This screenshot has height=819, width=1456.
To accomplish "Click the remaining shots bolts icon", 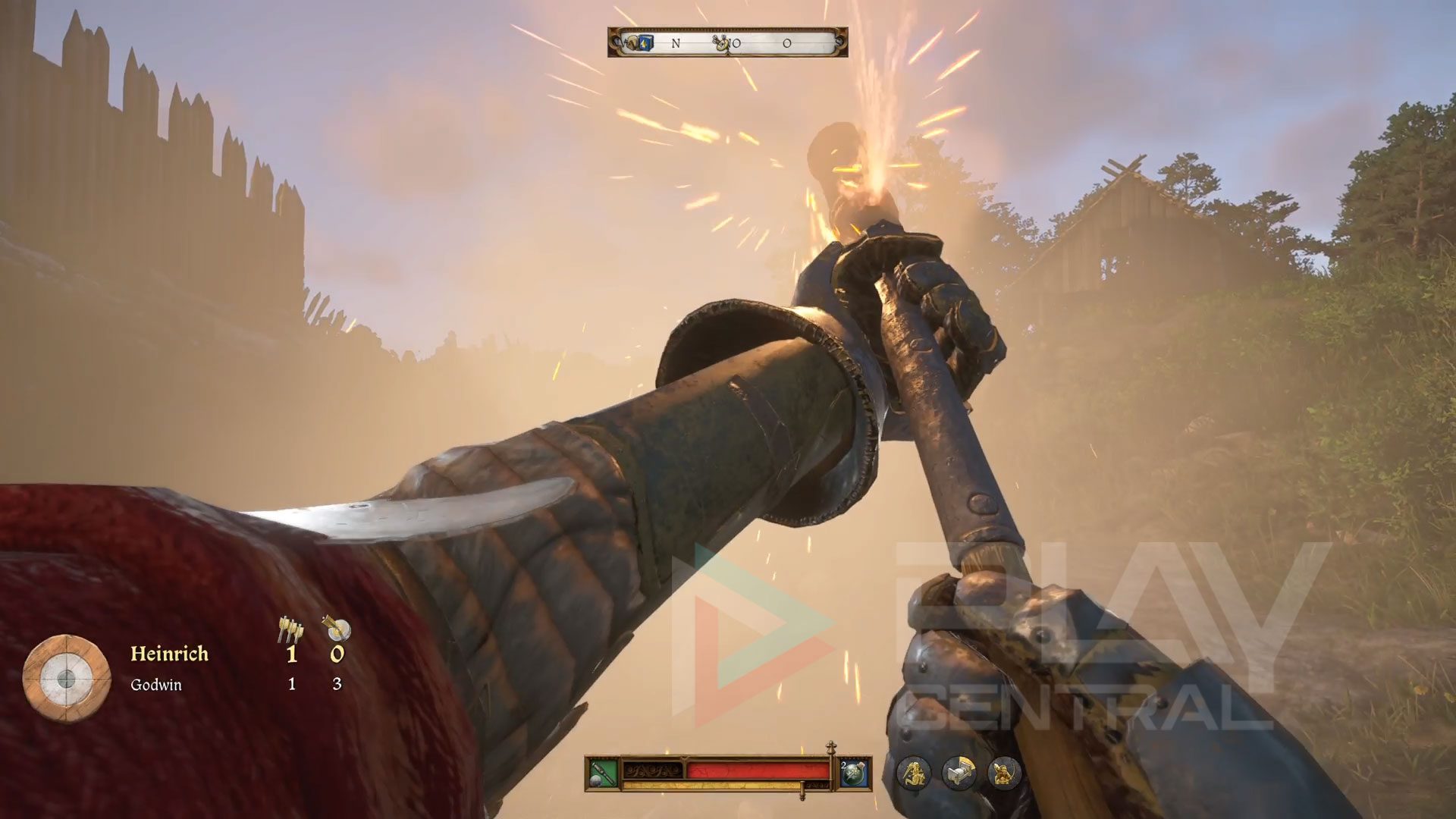I will 290,628.
